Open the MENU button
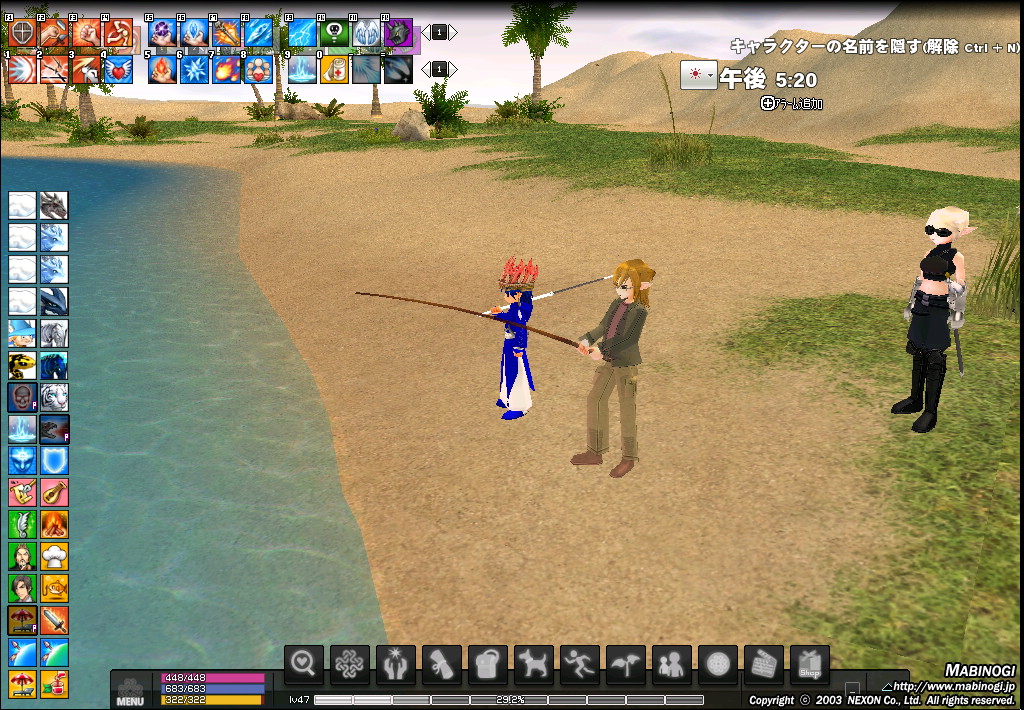 [130, 692]
